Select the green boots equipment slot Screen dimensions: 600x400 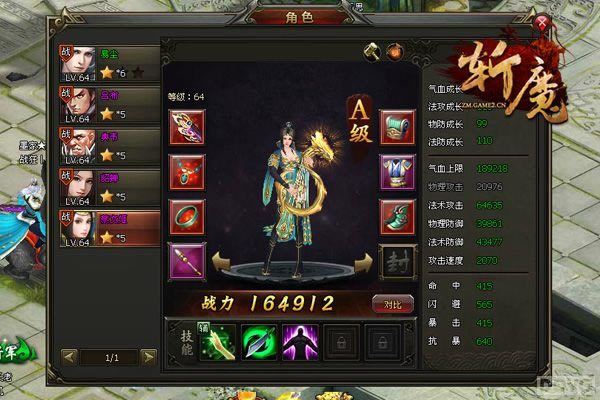click(x=397, y=217)
